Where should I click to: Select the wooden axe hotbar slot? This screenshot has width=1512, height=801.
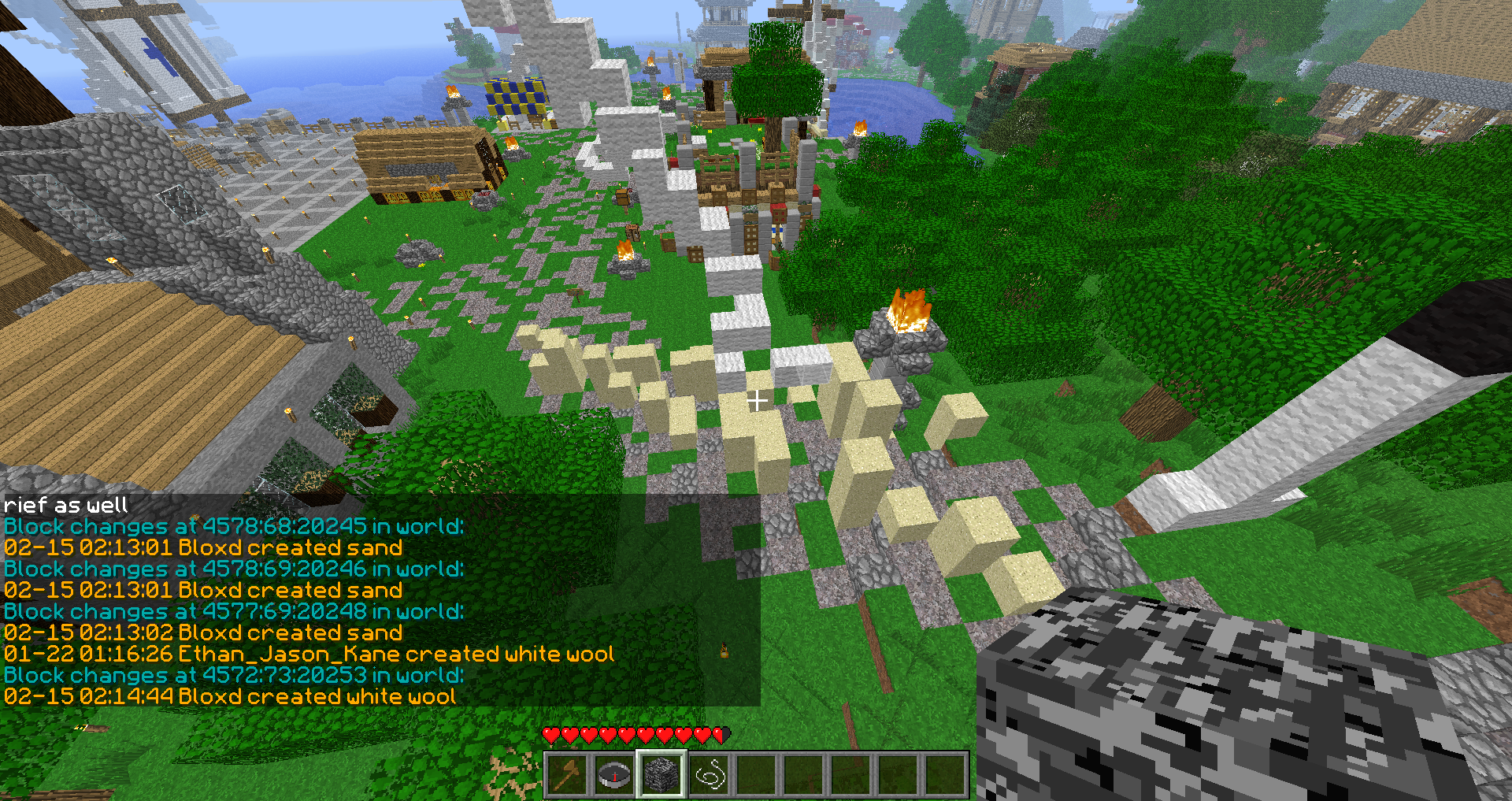pos(567,775)
